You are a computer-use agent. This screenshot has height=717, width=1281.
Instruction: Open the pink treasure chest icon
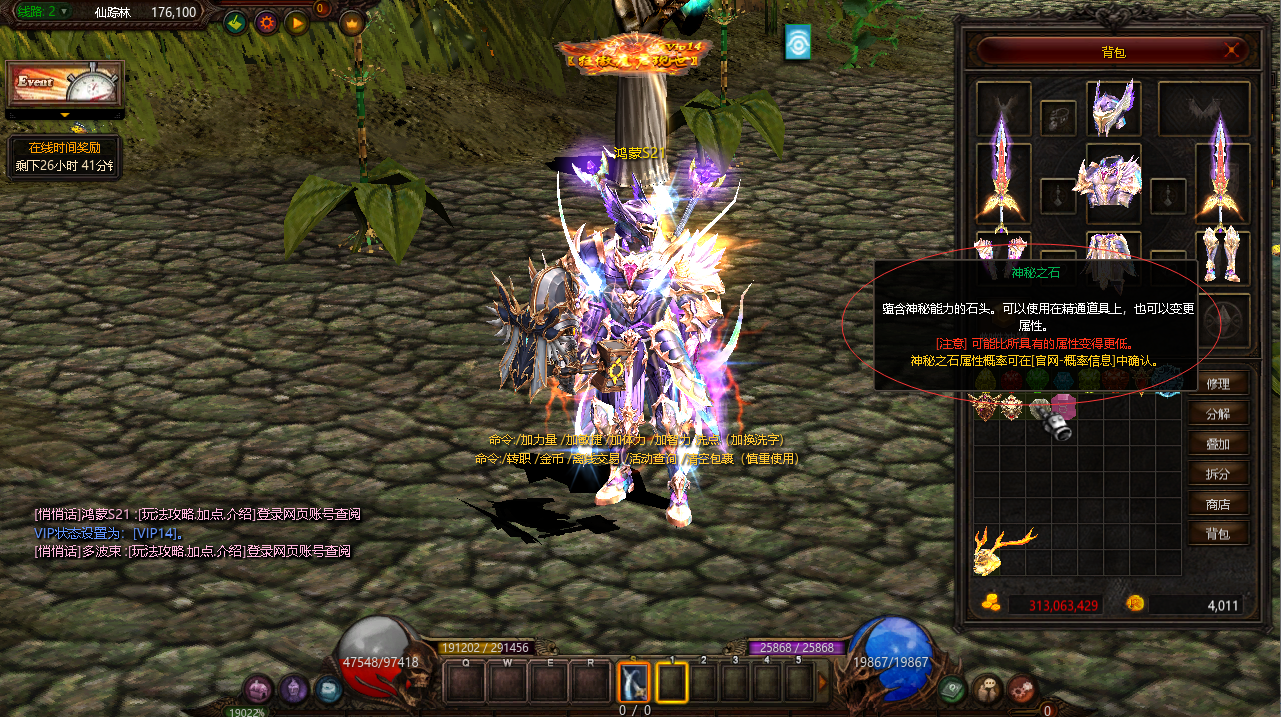tap(260, 688)
